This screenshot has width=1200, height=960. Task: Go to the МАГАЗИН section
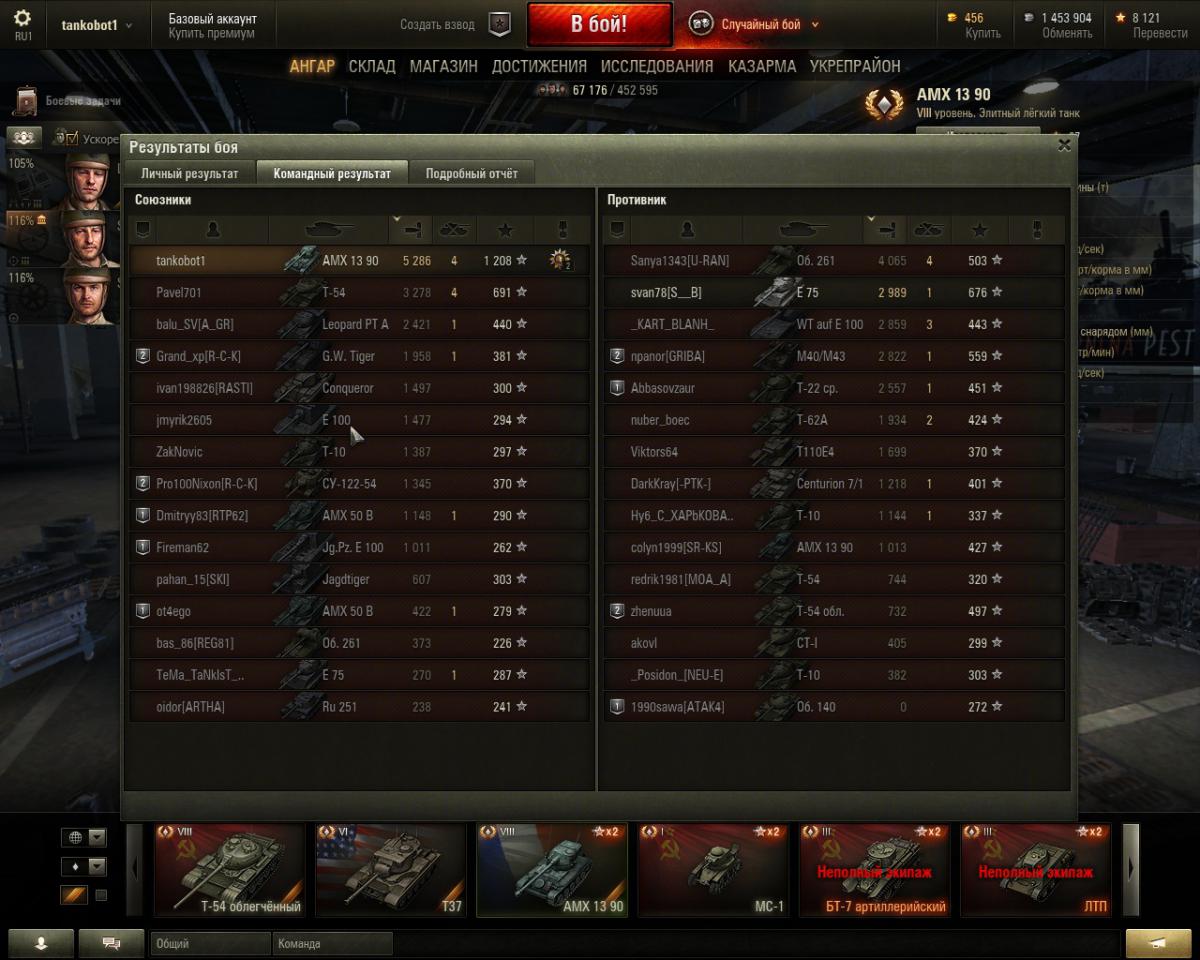pyautogui.click(x=443, y=66)
